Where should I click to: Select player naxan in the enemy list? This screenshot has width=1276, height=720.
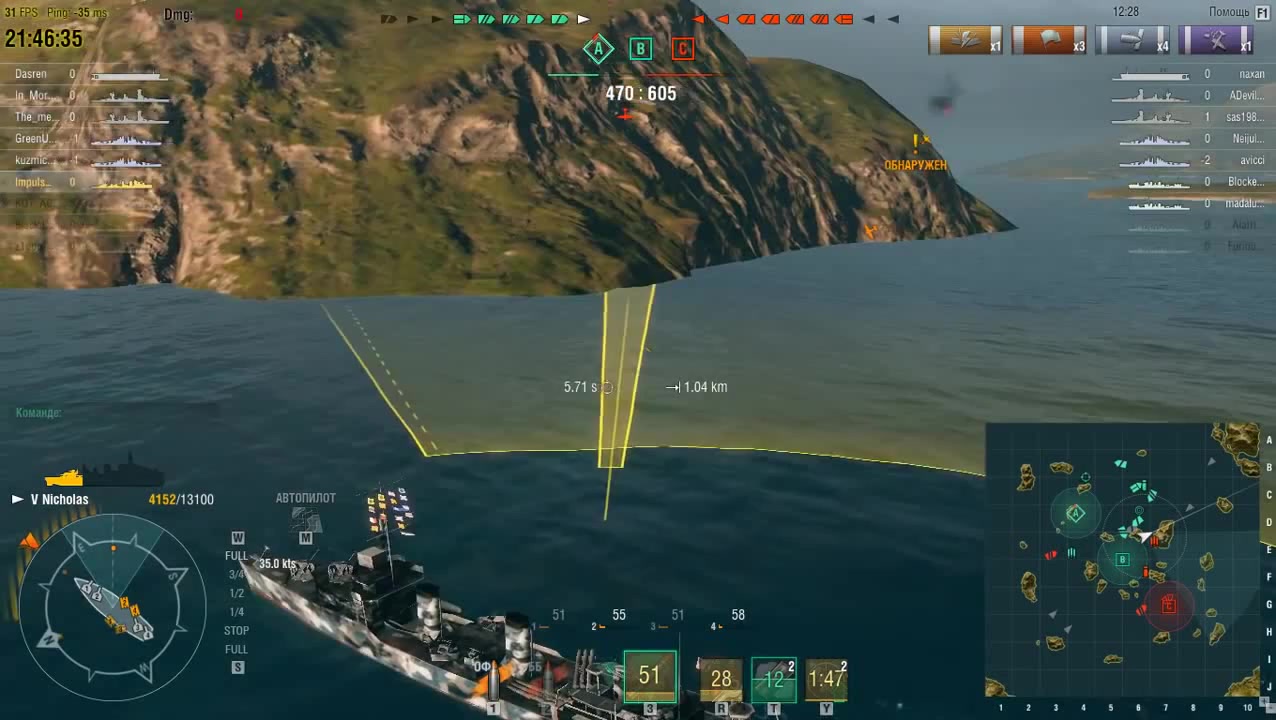tap(1251, 74)
